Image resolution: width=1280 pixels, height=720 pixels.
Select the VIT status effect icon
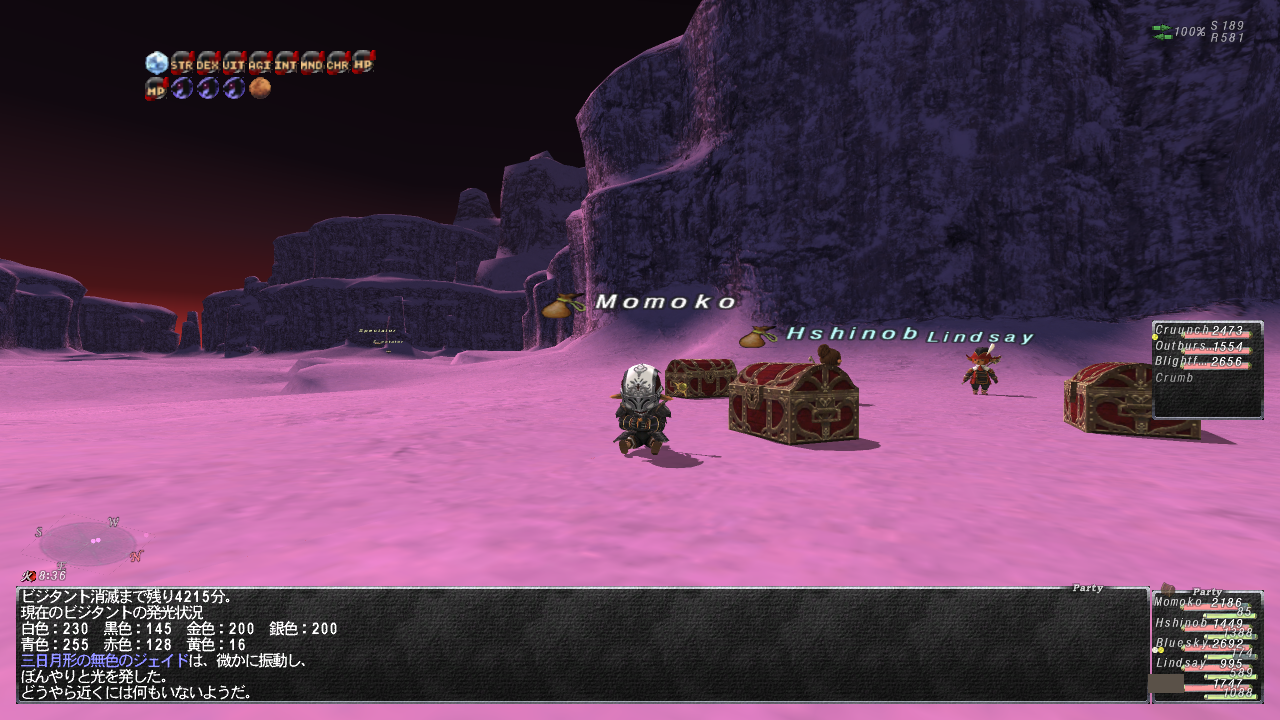(x=234, y=63)
